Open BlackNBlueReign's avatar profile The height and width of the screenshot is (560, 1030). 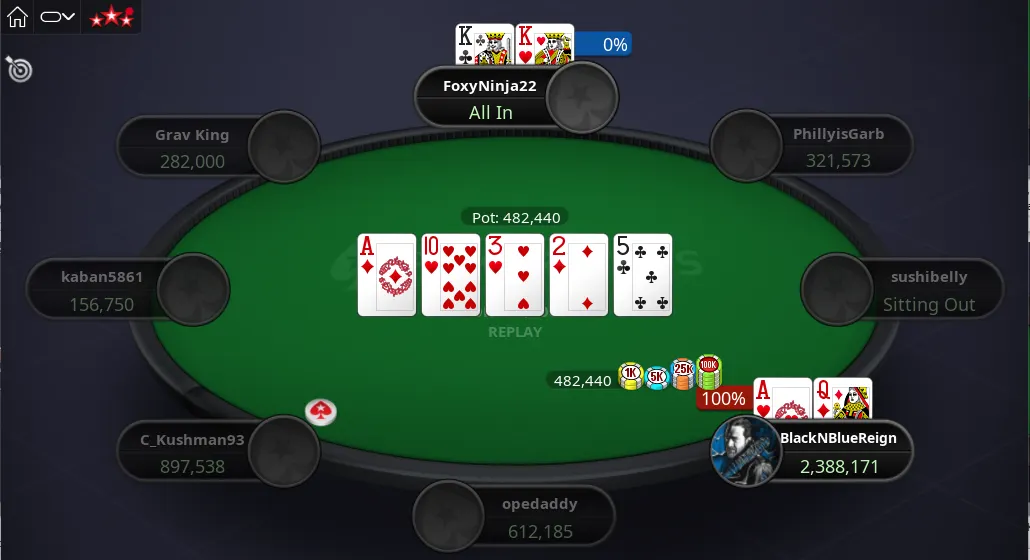(745, 451)
